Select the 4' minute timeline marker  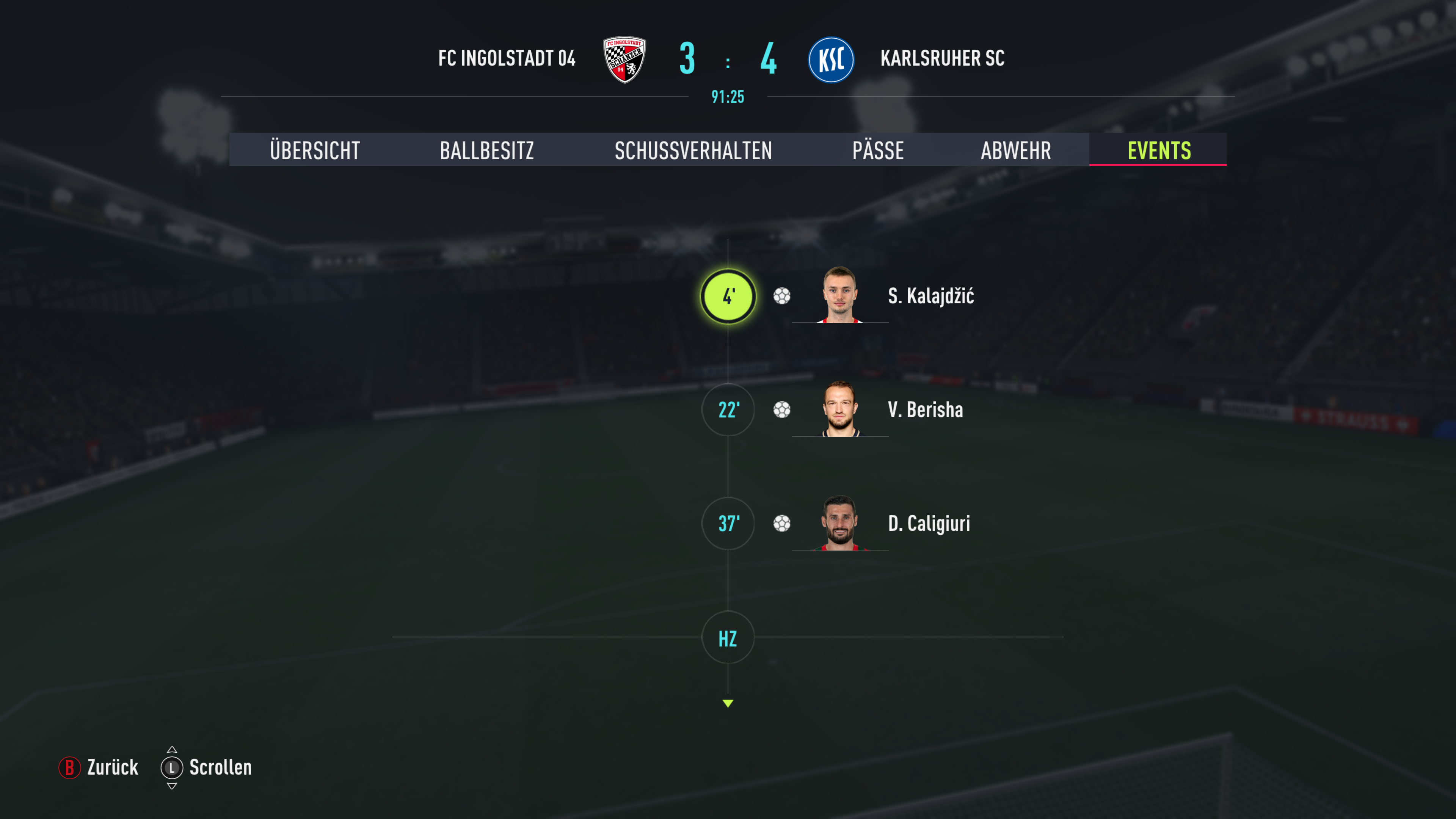pyautogui.click(x=728, y=296)
